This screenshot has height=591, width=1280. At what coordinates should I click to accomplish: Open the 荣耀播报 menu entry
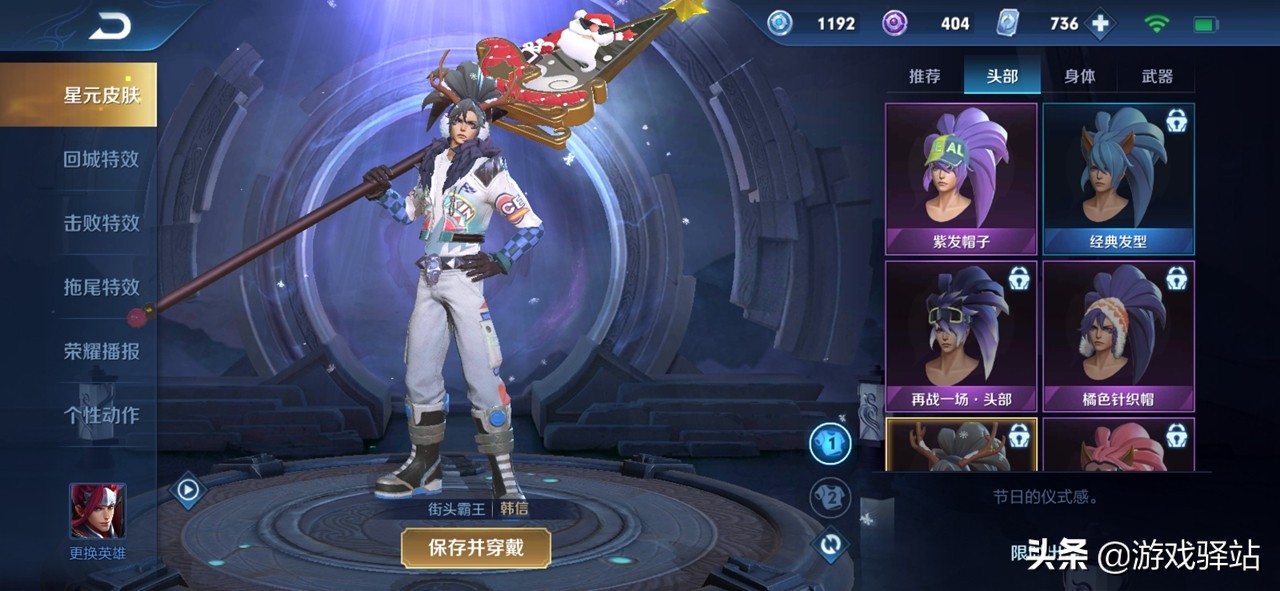(101, 351)
